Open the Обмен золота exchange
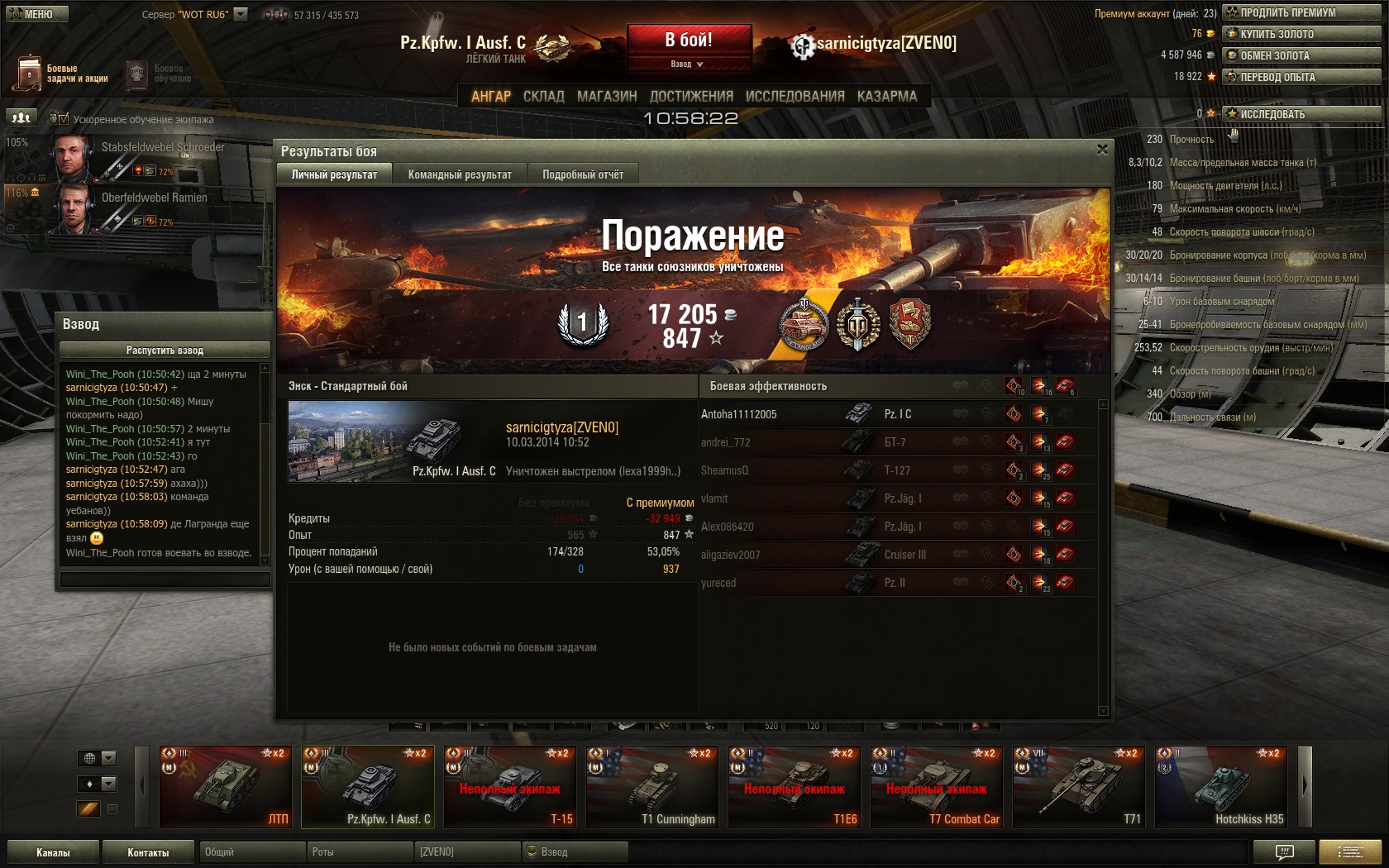This screenshot has width=1389, height=868. pyautogui.click(x=1301, y=55)
